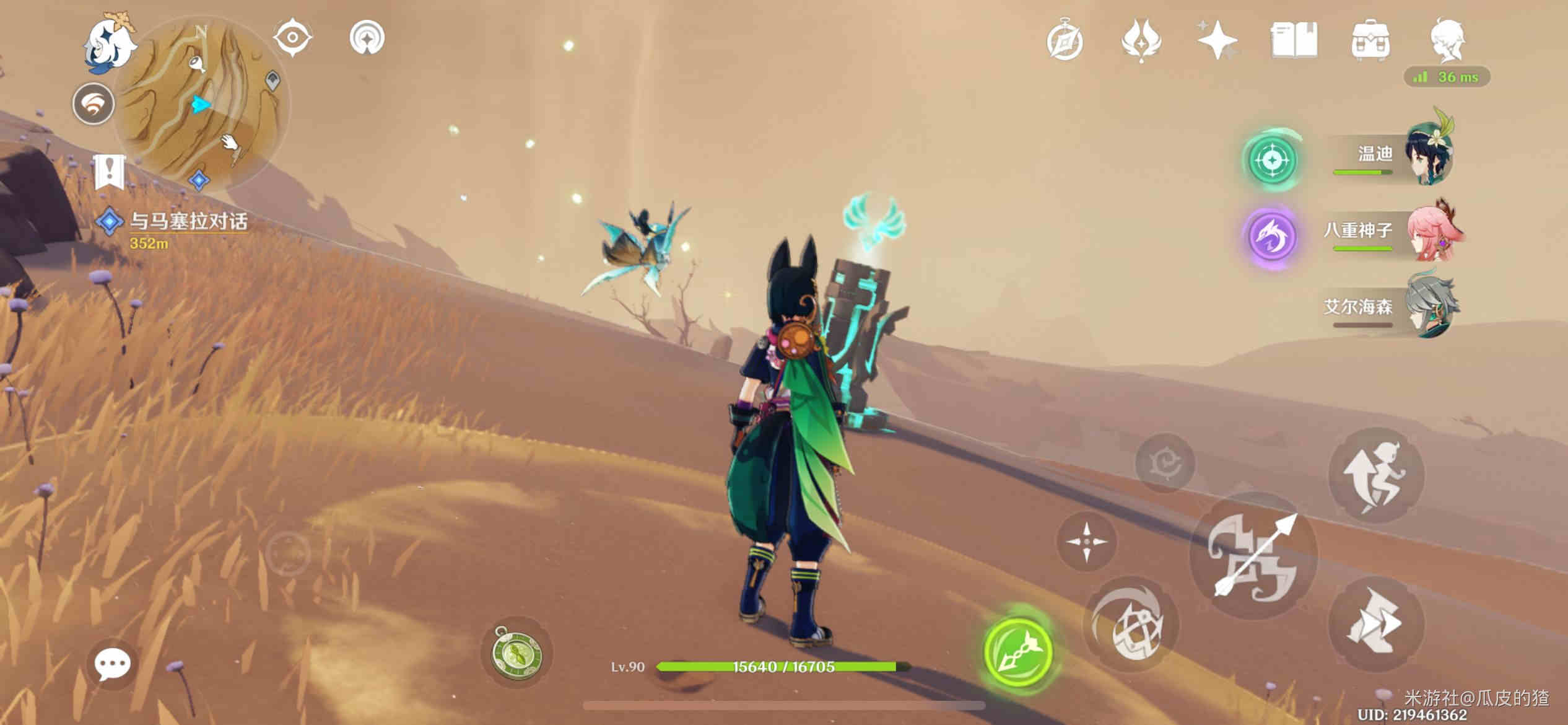Open the backpack inventory
Screen dimensions: 1568x725
[x=1370, y=41]
